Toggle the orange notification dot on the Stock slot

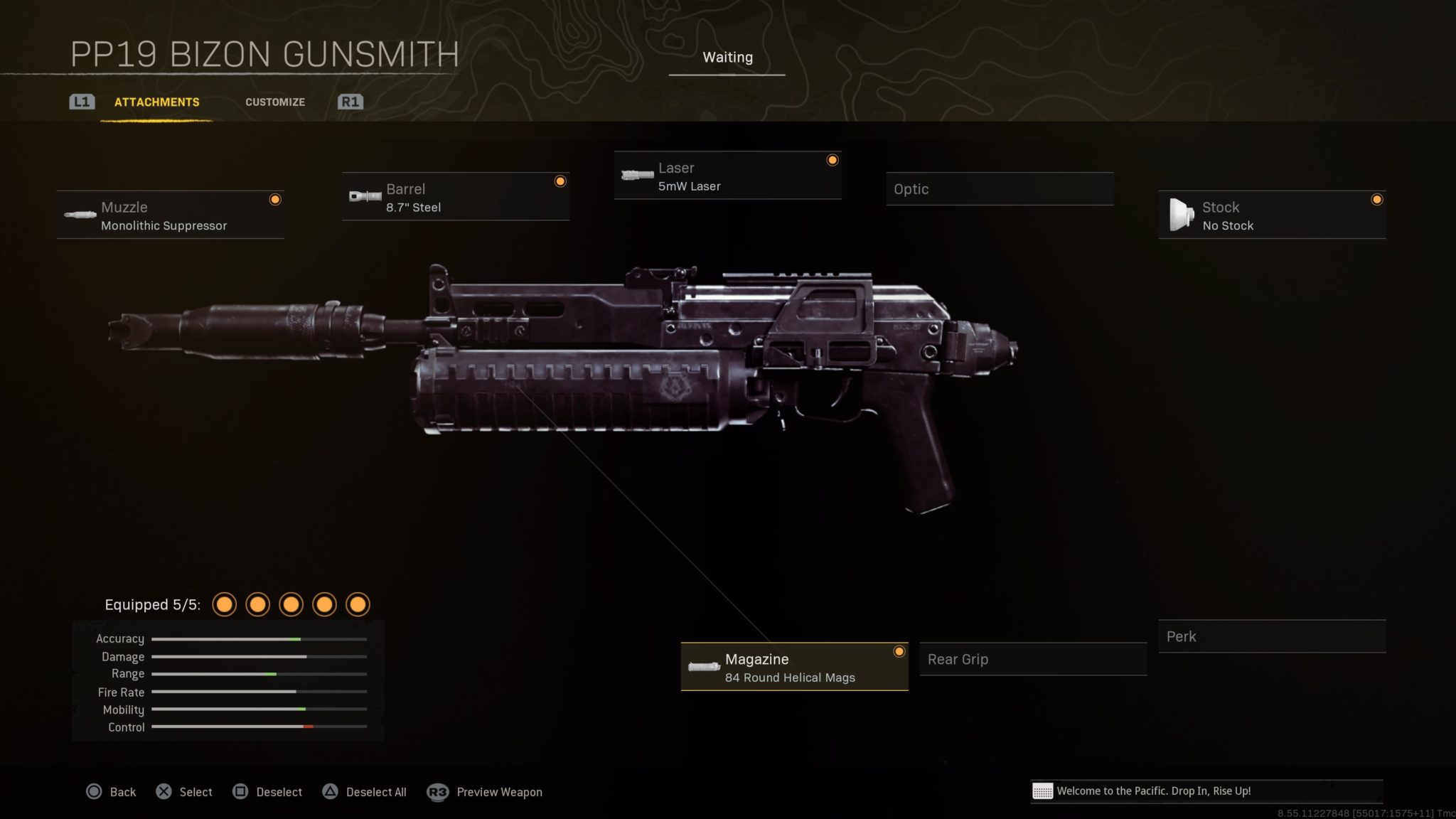tap(1377, 200)
